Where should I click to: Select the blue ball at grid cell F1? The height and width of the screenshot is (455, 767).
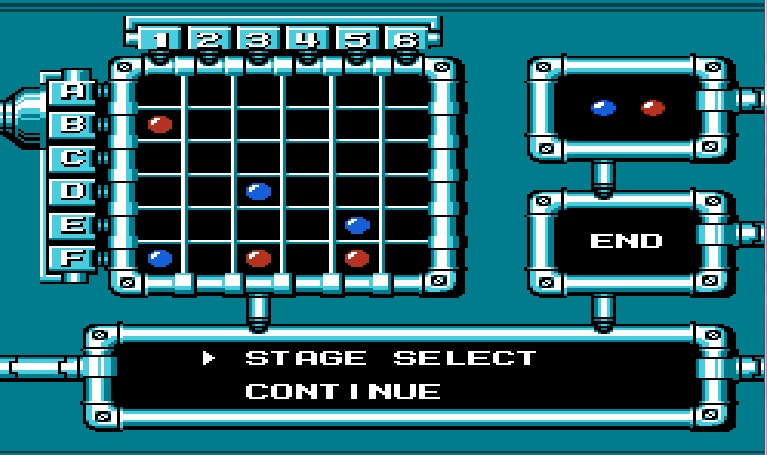[x=160, y=258]
